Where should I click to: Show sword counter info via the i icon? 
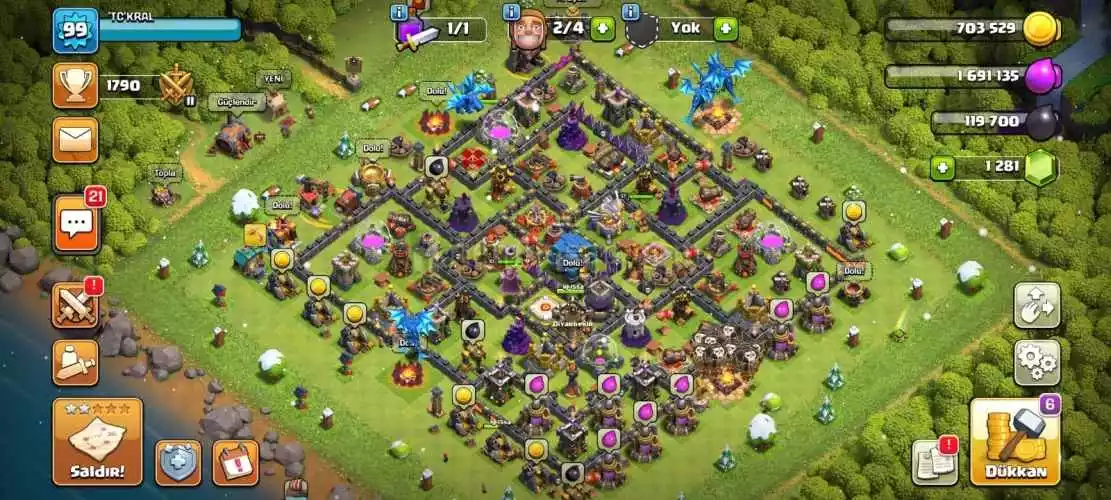(x=401, y=11)
